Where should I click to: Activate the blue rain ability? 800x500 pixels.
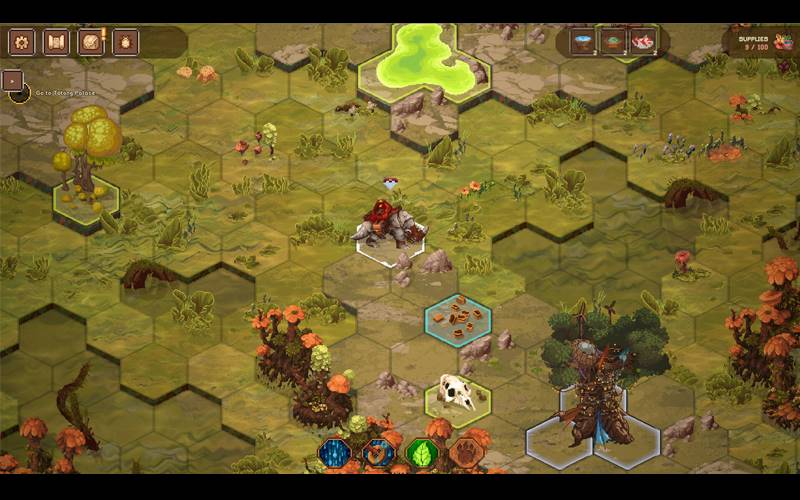click(x=334, y=454)
